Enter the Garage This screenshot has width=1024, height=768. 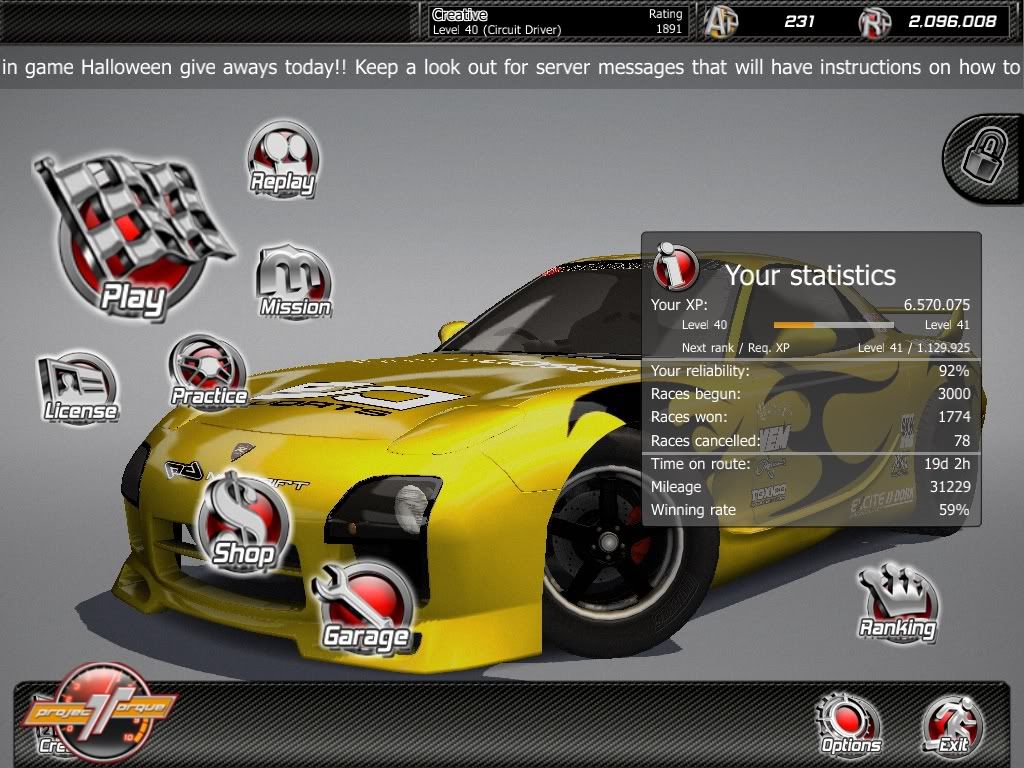coord(366,606)
